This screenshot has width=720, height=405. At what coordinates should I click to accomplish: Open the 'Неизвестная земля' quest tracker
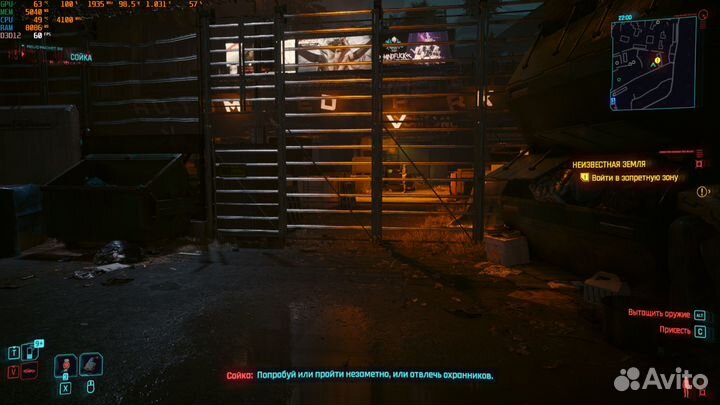[609, 162]
